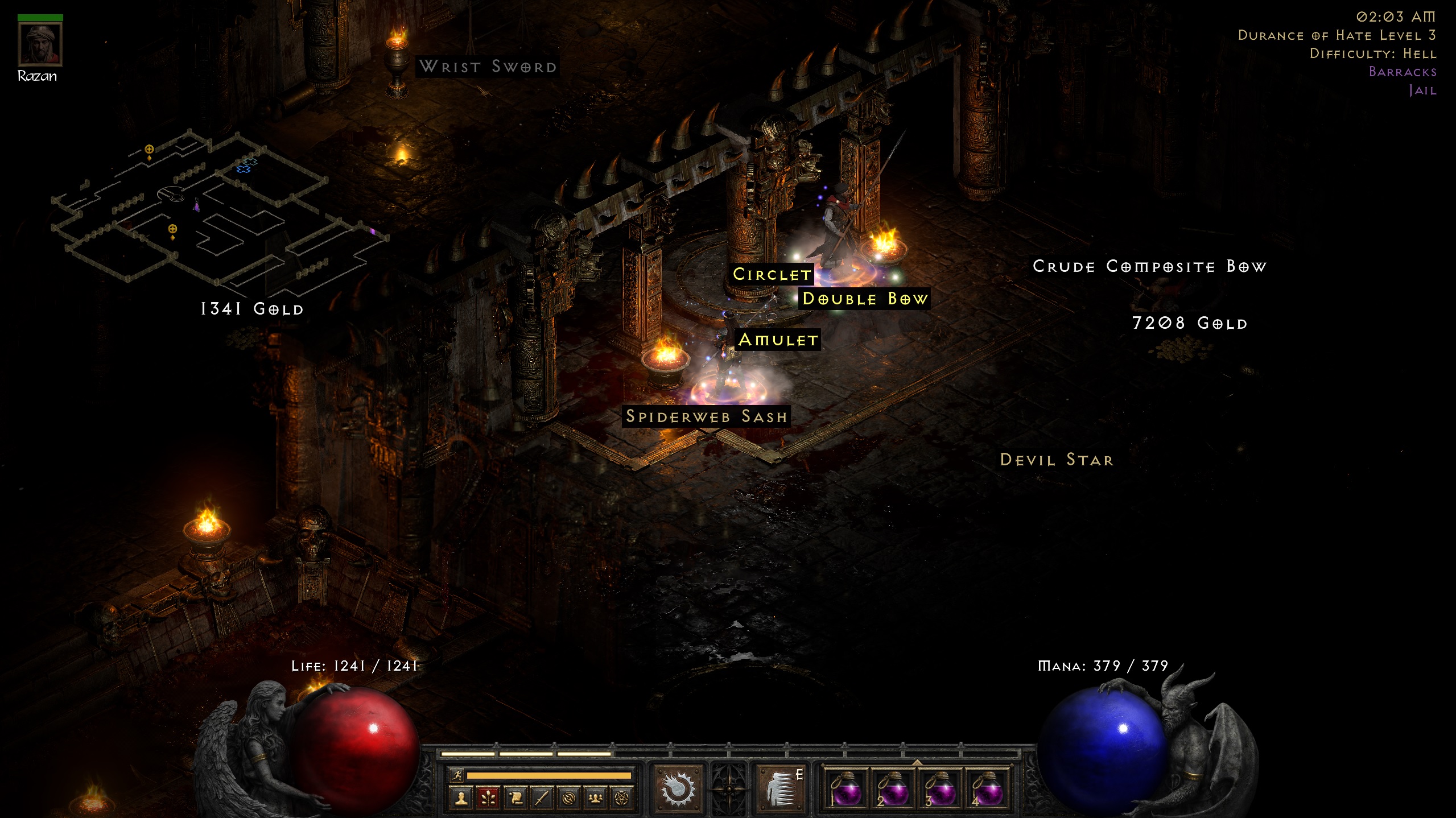Open the Quest Log scroll icon

coord(515,799)
